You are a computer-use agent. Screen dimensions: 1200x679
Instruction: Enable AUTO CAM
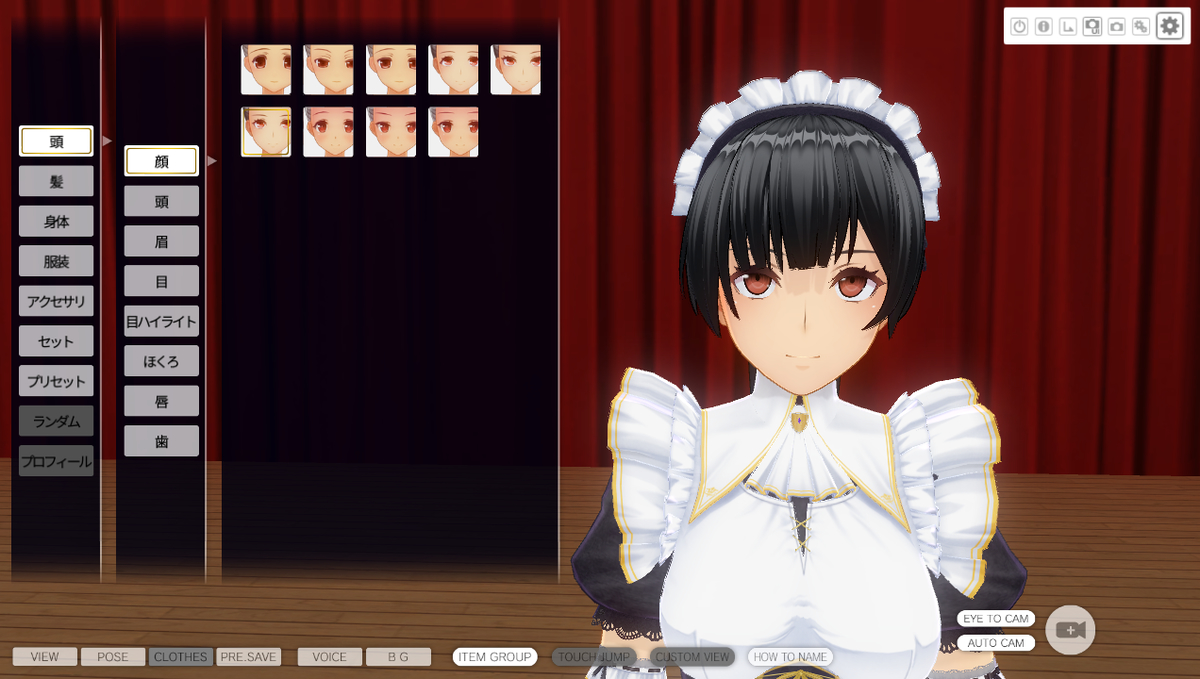click(x=995, y=643)
